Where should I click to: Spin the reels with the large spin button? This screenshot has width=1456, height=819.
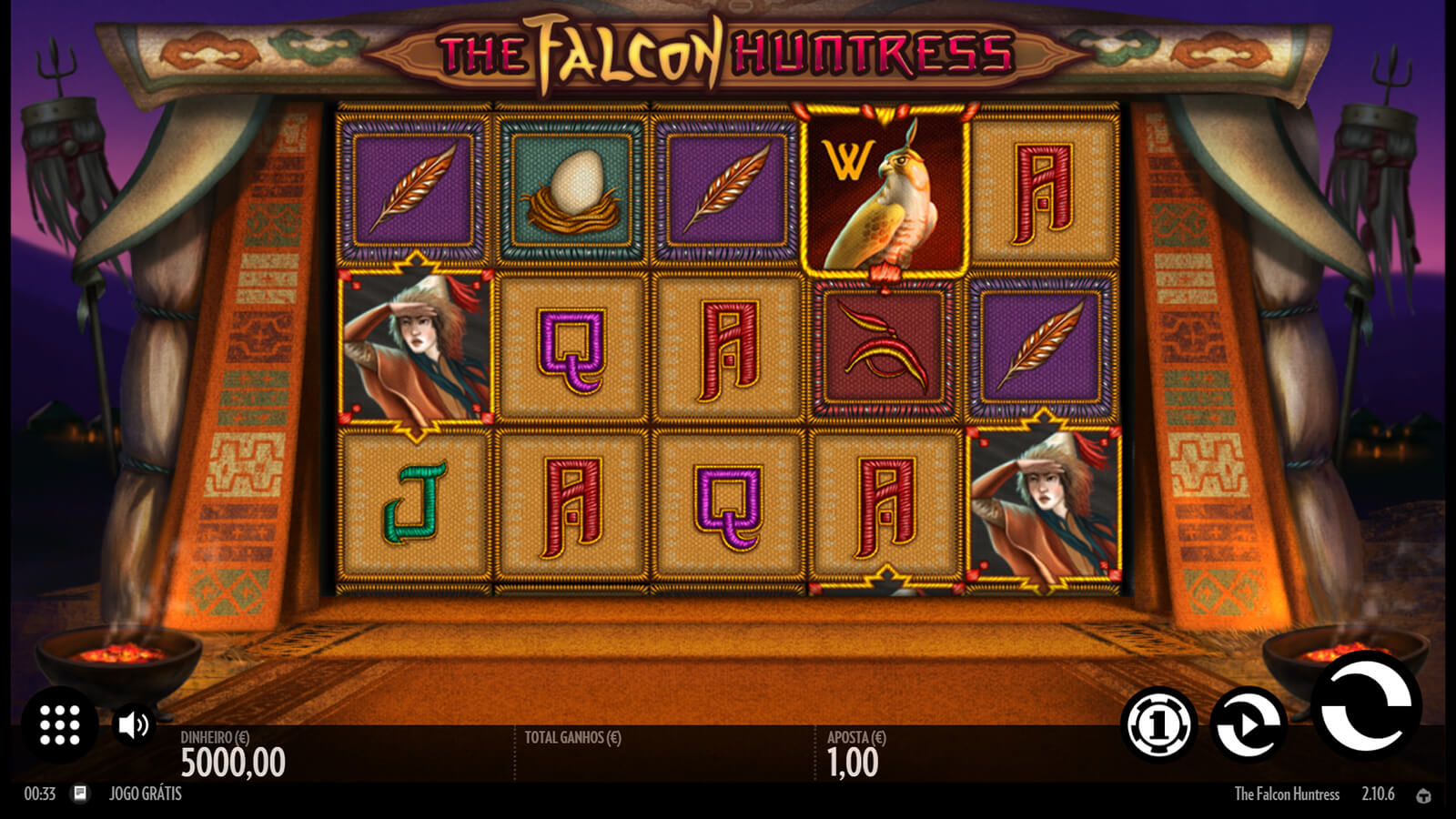coord(1366,706)
